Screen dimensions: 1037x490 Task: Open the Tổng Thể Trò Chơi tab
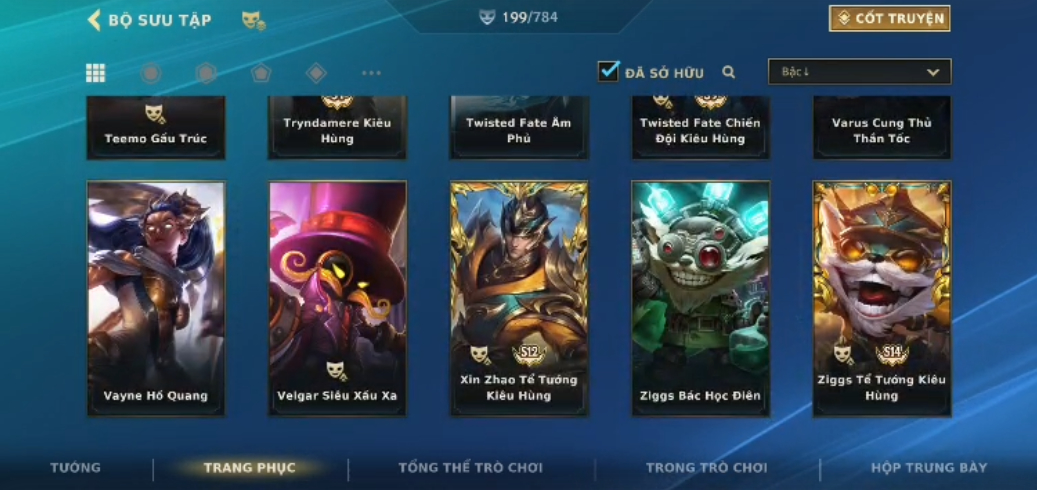470,468
